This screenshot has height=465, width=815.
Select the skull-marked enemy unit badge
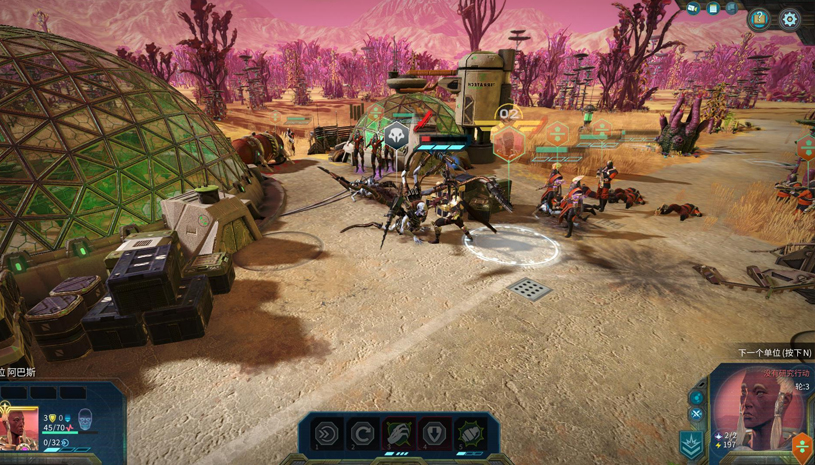(x=397, y=137)
